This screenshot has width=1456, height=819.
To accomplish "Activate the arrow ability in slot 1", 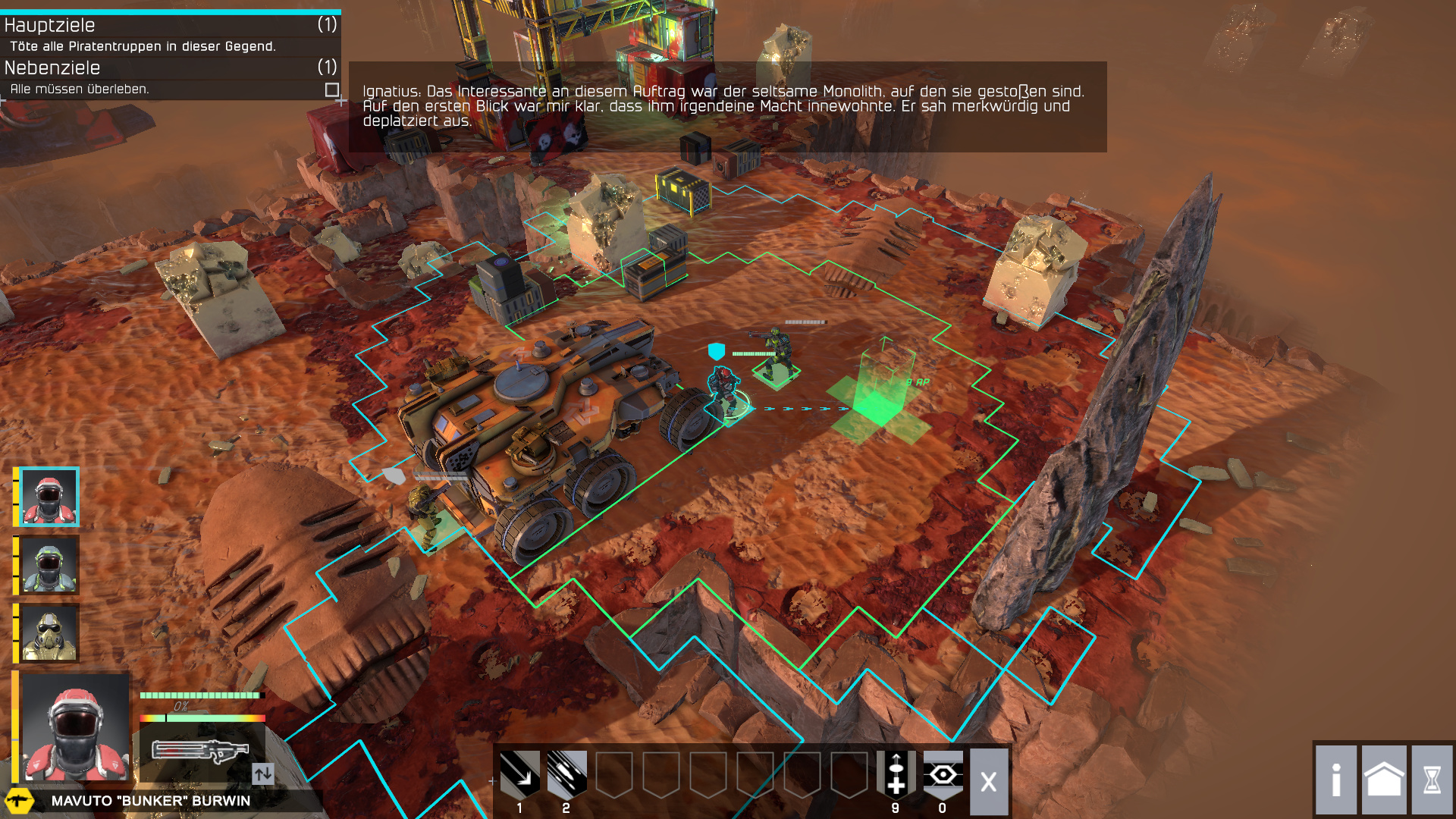I will pyautogui.click(x=519, y=774).
